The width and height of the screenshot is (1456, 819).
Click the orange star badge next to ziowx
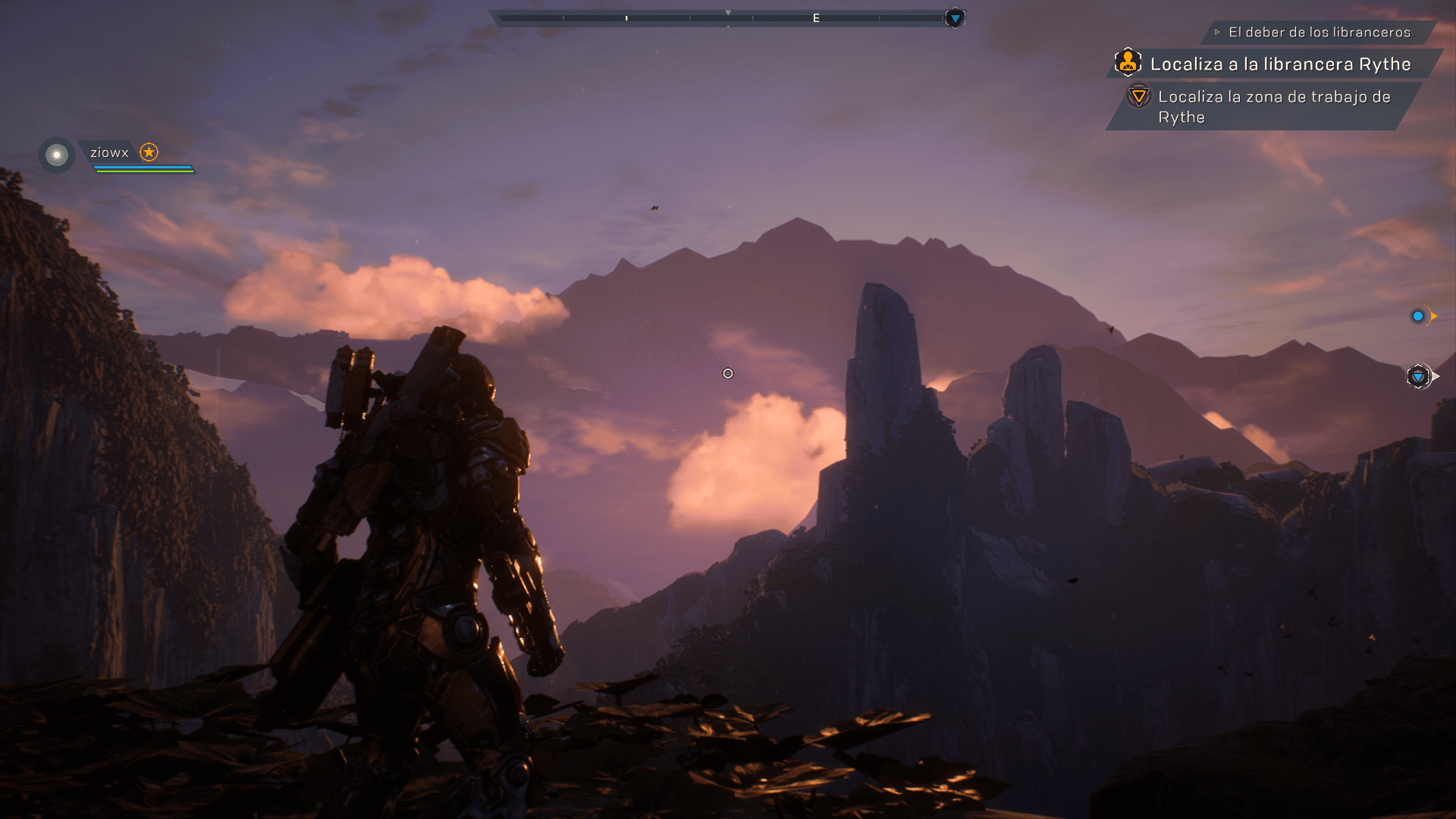pos(149,152)
